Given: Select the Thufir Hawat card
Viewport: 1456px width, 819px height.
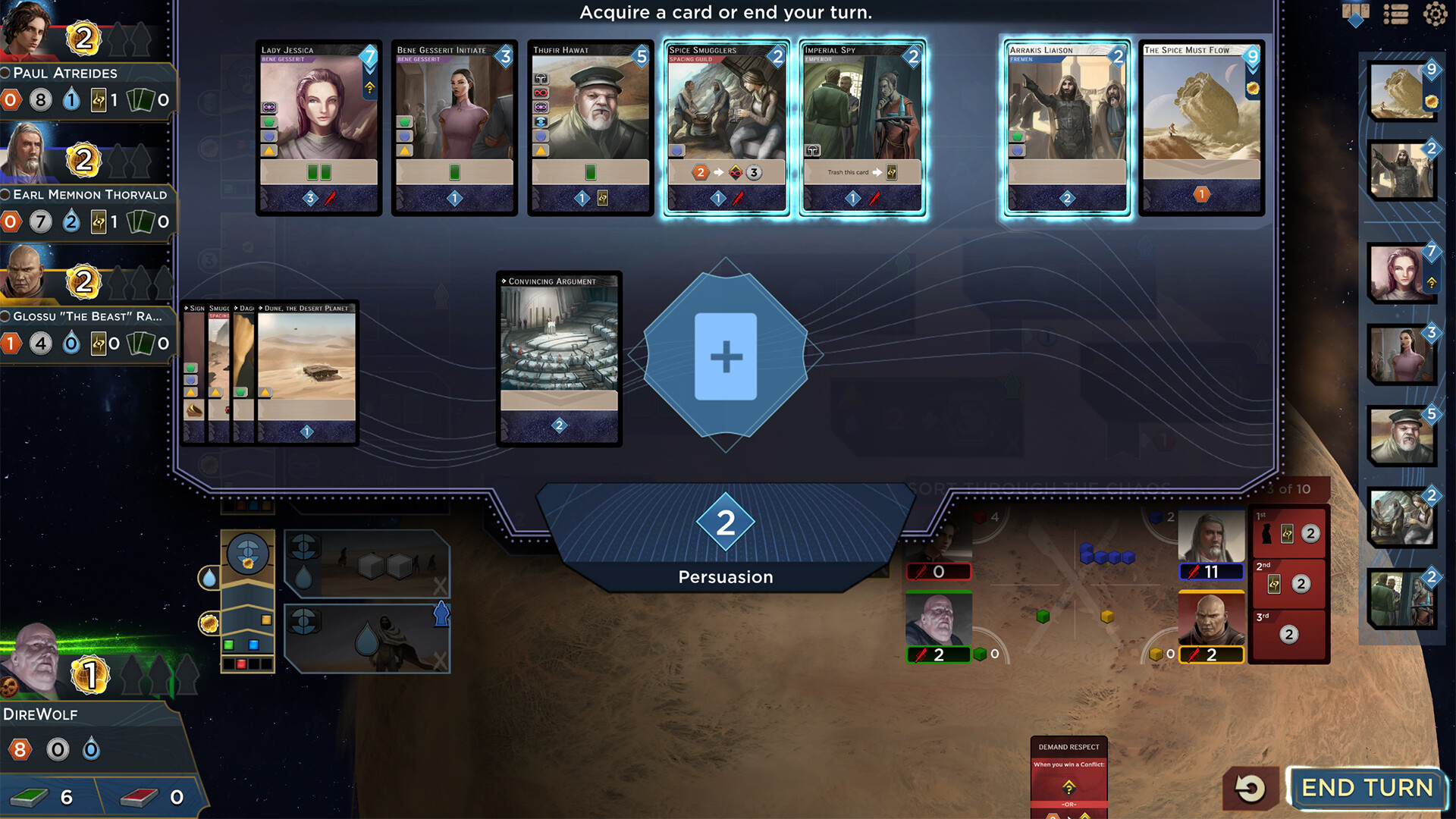Looking at the screenshot, I should pyautogui.click(x=590, y=127).
